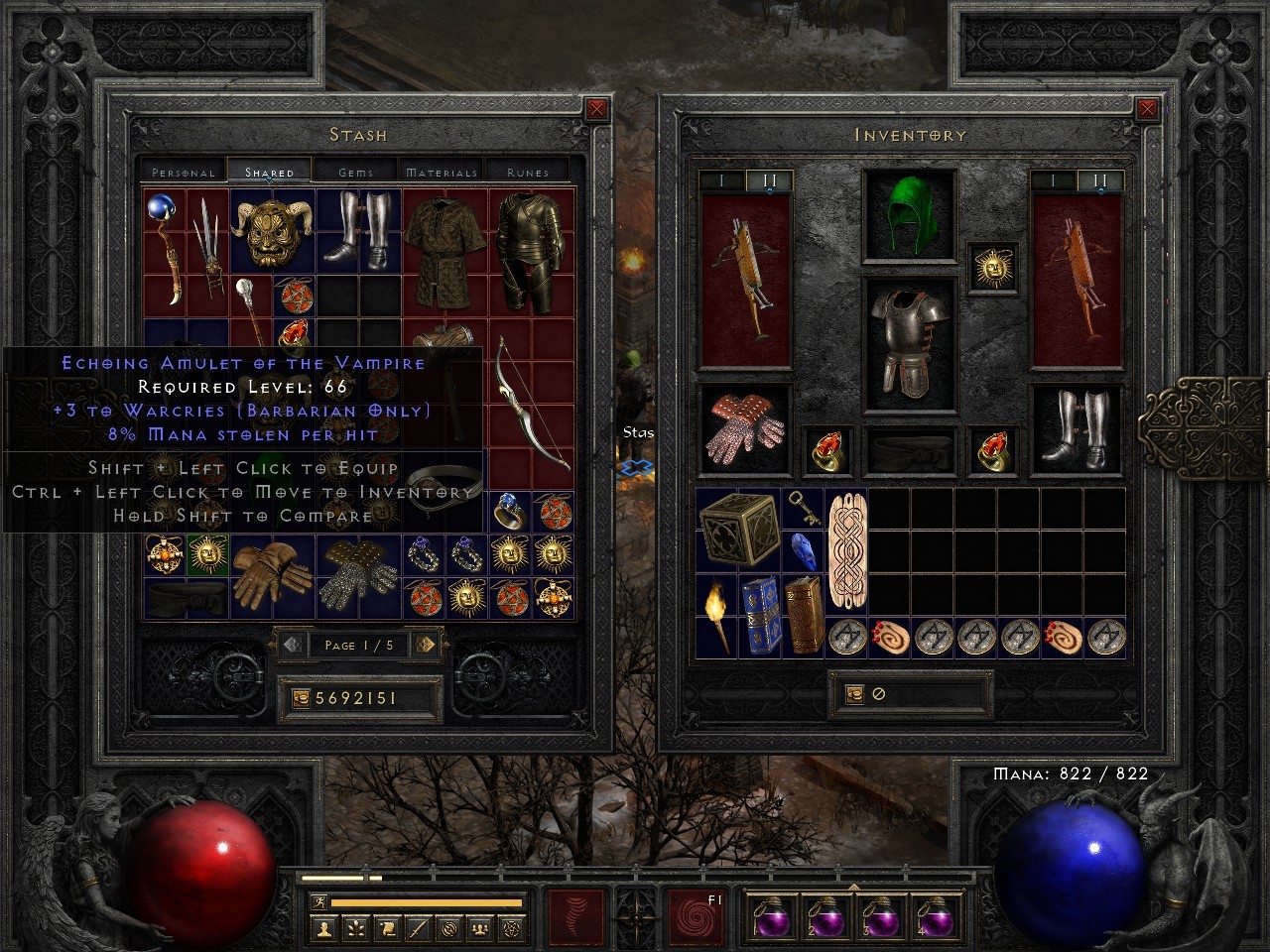Switch to the Personal stash tab
Viewport: 1270px width, 952px height.
tap(182, 171)
